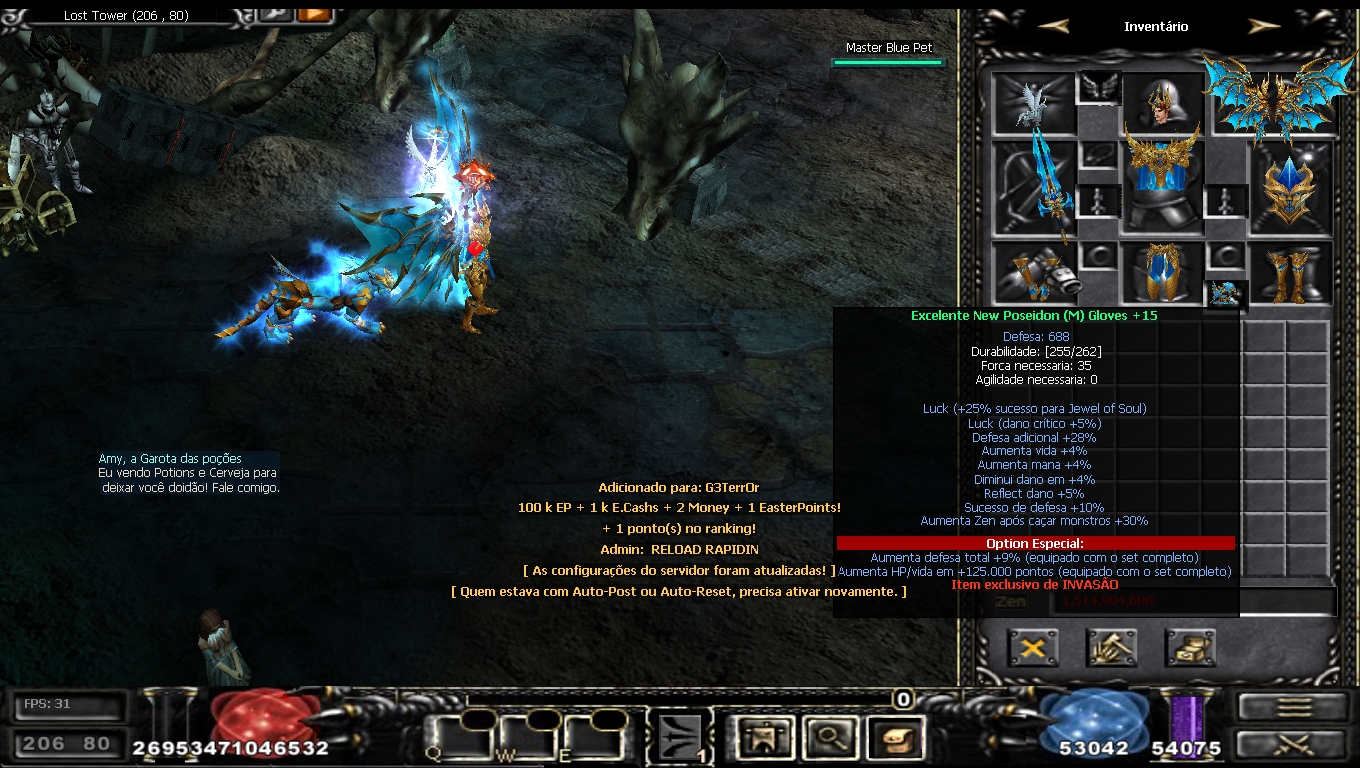Select the equipped golden pants slot
Viewport: 1360px width, 768px height.
pyautogui.click(x=1163, y=271)
